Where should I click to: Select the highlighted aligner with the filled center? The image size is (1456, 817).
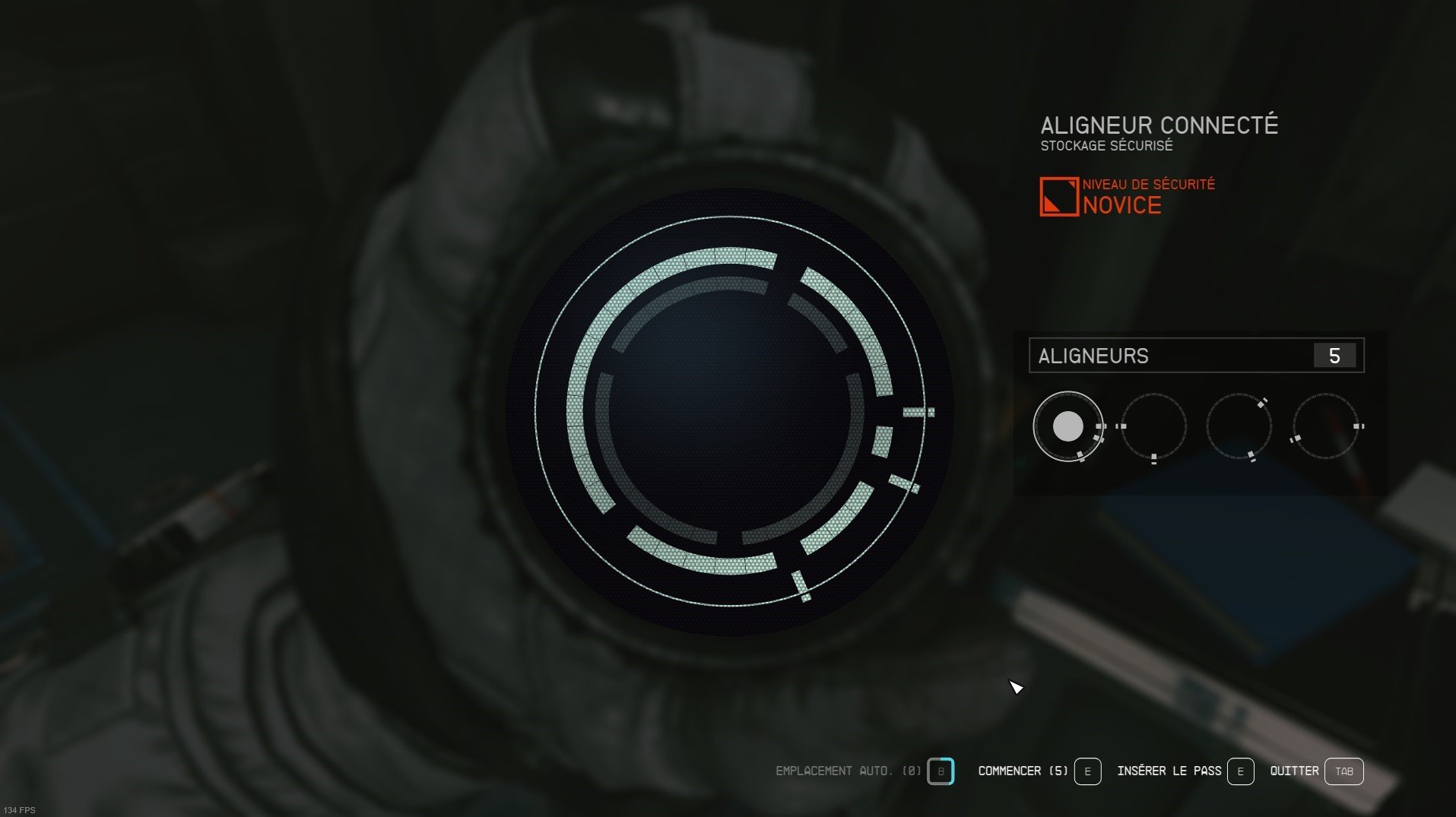[1067, 426]
